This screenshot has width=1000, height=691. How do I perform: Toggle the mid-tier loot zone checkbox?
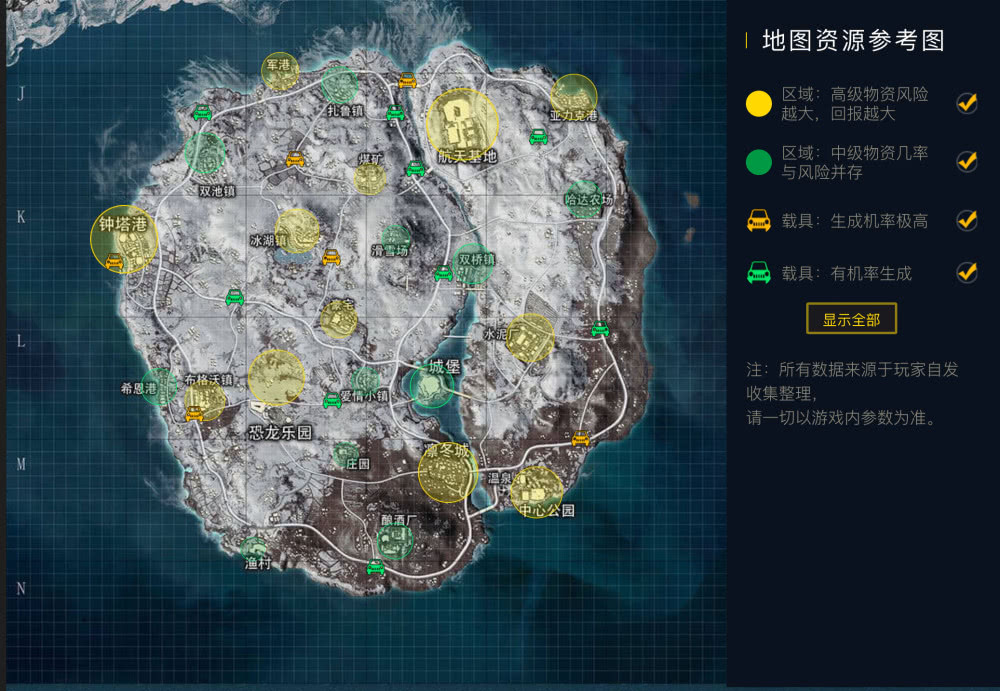coord(967,161)
